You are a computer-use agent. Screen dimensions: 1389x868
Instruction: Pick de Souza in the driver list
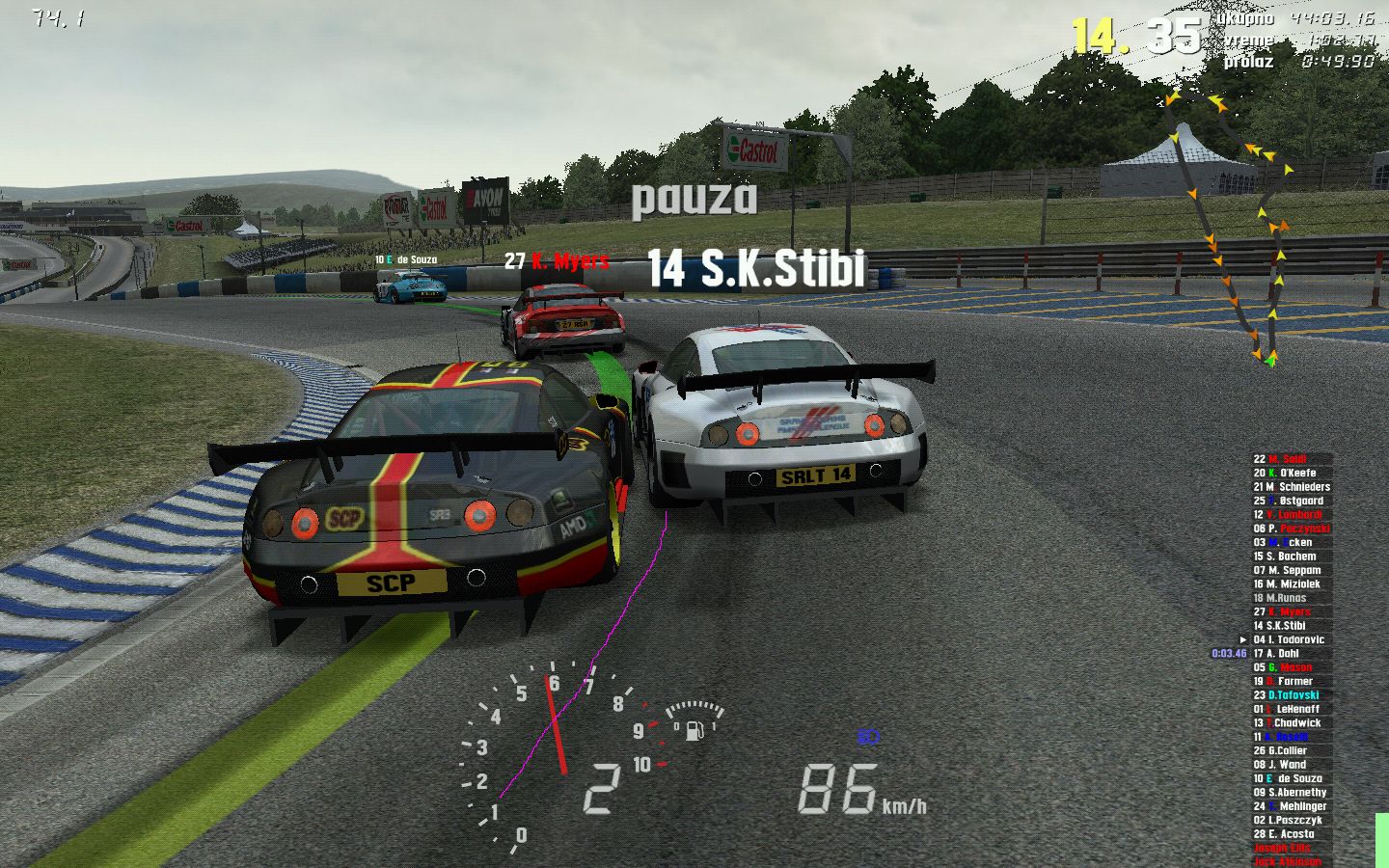click(1294, 778)
